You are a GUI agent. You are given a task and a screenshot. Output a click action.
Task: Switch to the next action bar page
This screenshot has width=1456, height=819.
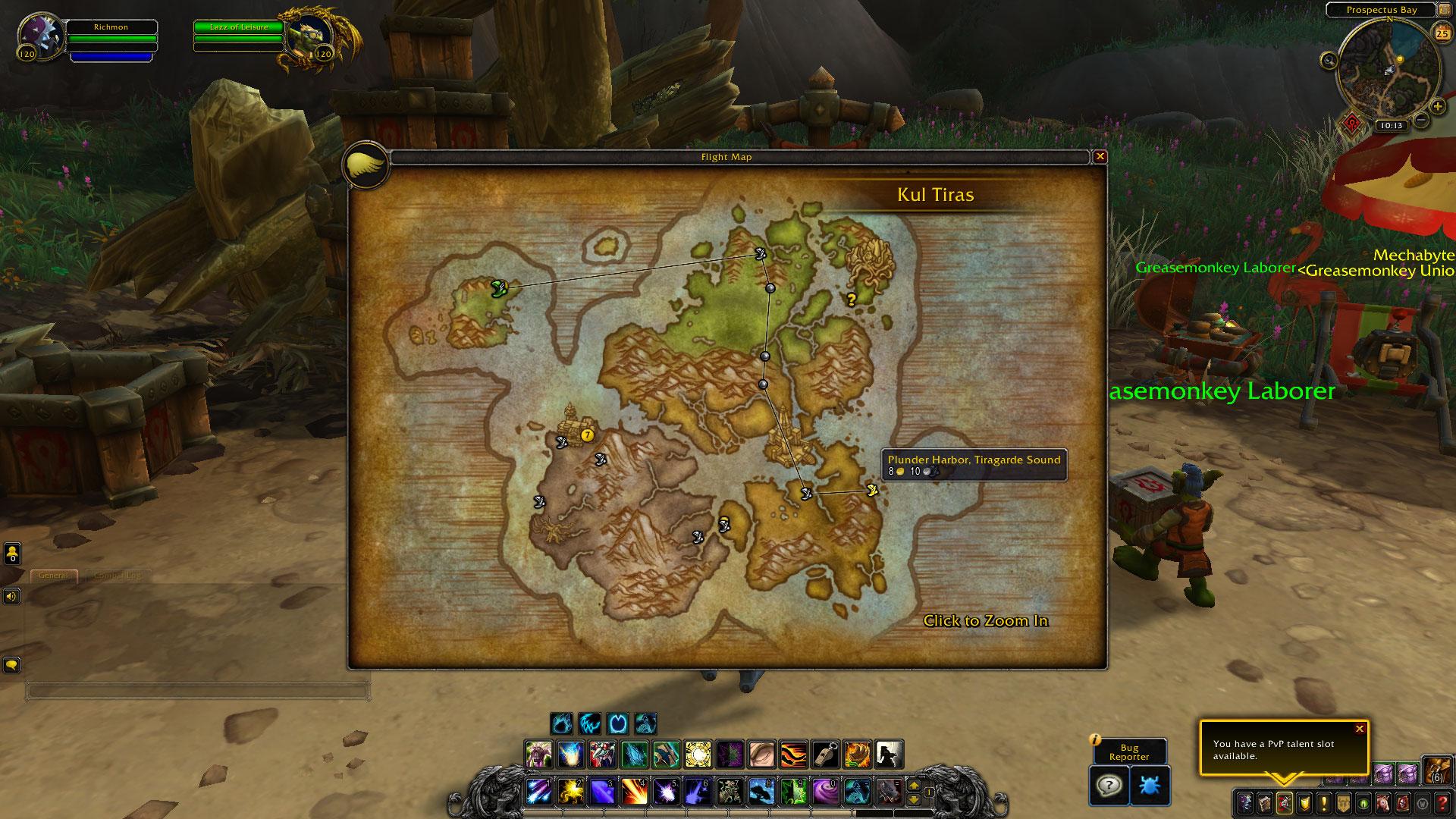tap(914, 786)
